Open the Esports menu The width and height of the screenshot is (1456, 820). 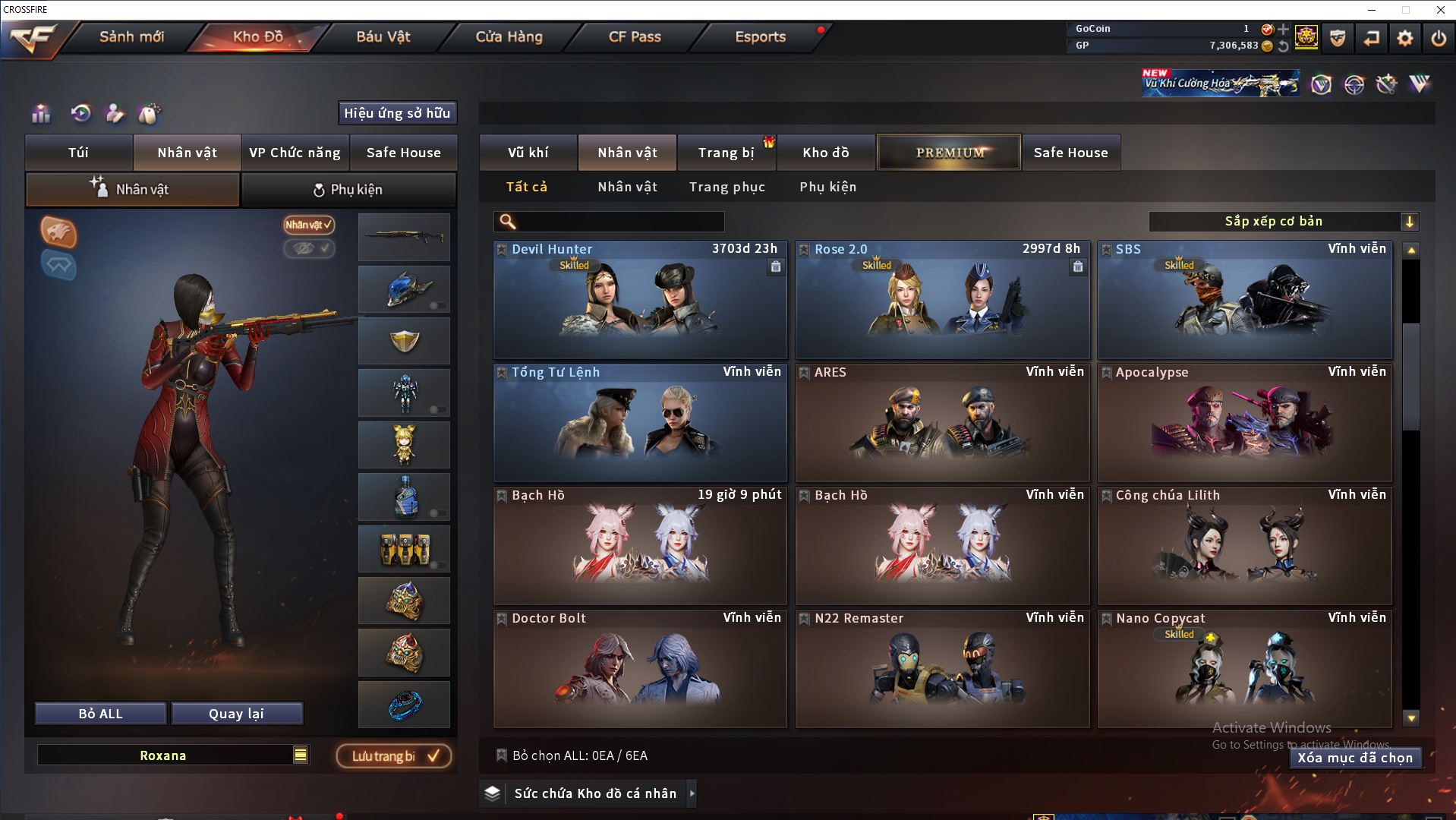coord(760,36)
